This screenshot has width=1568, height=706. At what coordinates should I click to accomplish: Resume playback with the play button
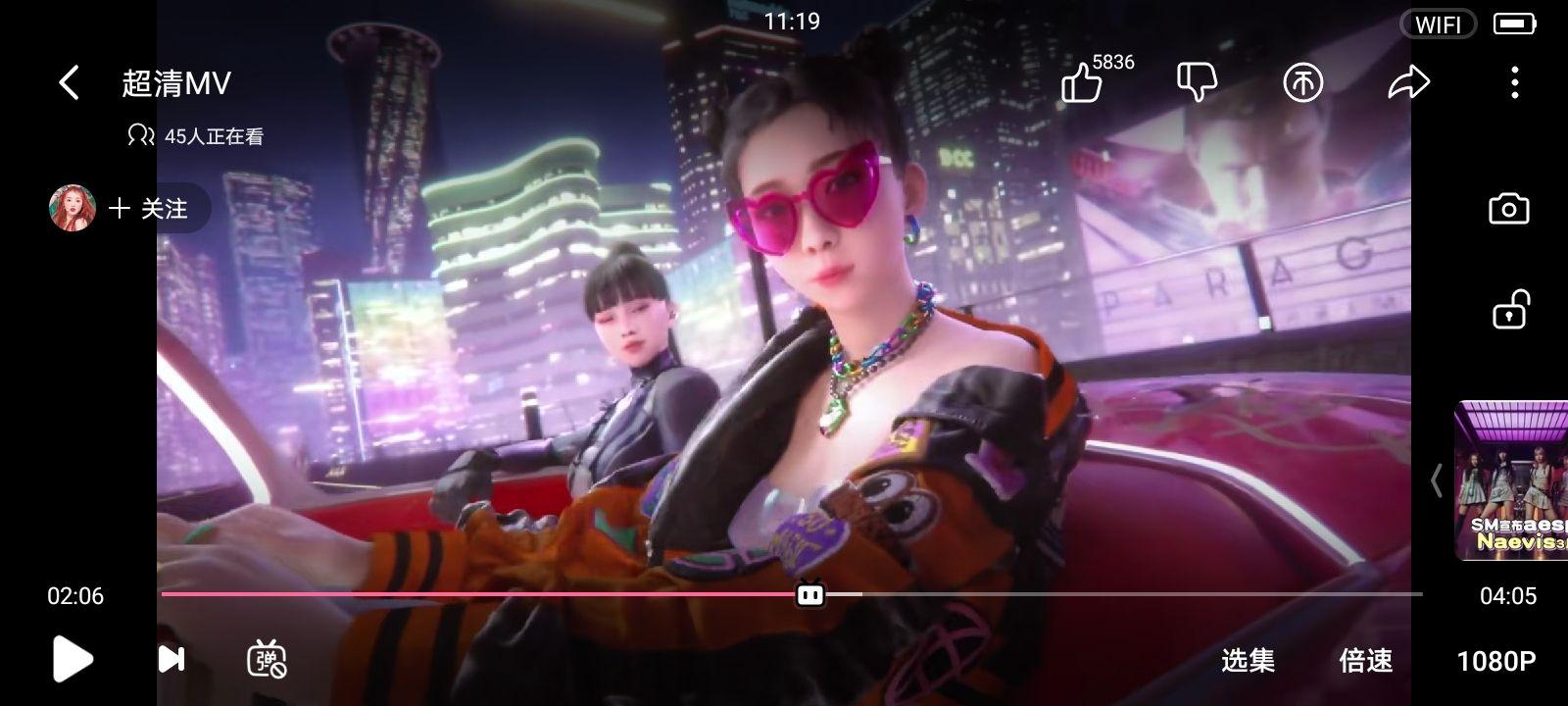(71, 659)
